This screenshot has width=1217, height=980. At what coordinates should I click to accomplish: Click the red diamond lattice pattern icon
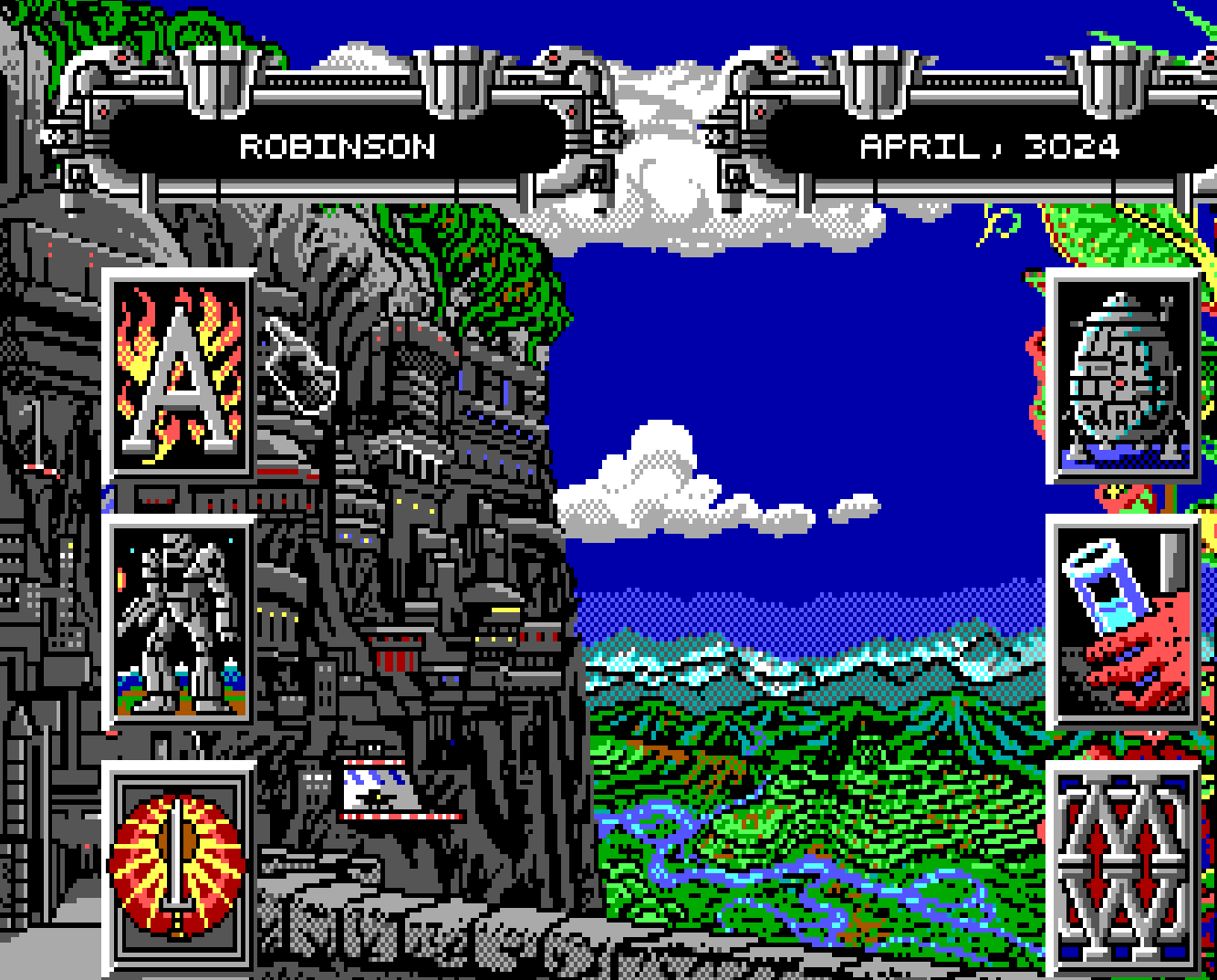(x=1124, y=867)
